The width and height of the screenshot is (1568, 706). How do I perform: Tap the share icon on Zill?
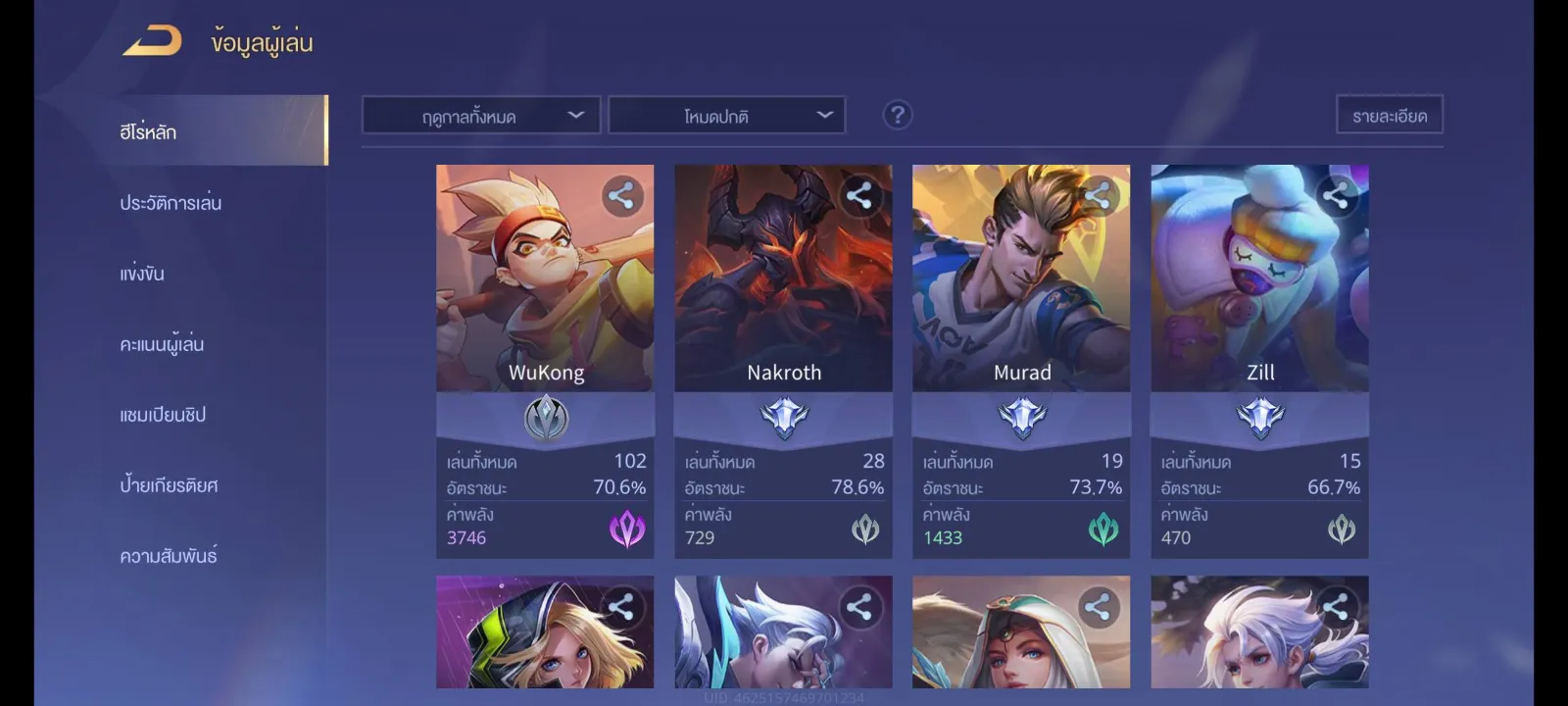pos(1336,196)
